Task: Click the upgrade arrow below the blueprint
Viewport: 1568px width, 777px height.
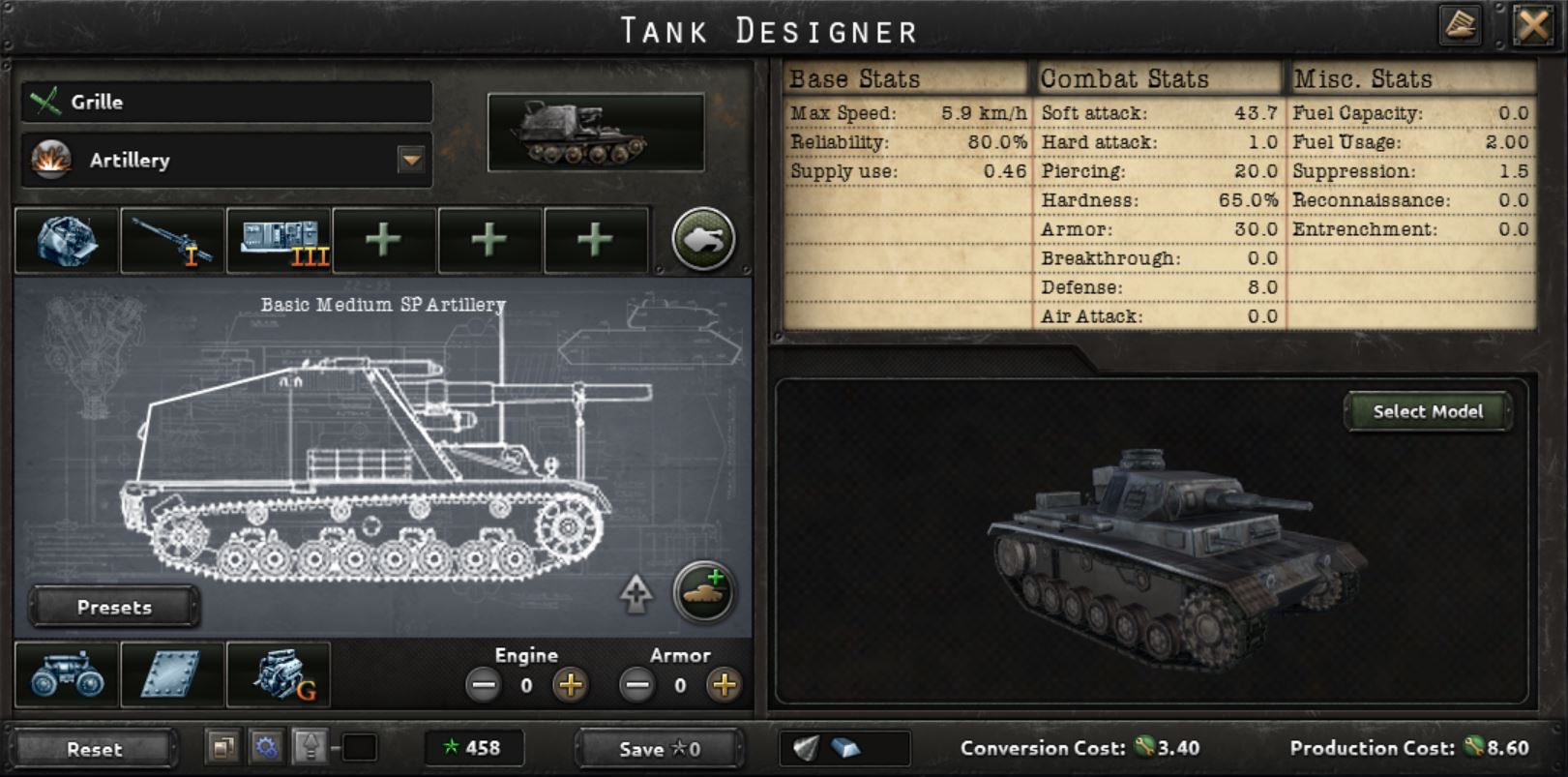Action: point(636,593)
